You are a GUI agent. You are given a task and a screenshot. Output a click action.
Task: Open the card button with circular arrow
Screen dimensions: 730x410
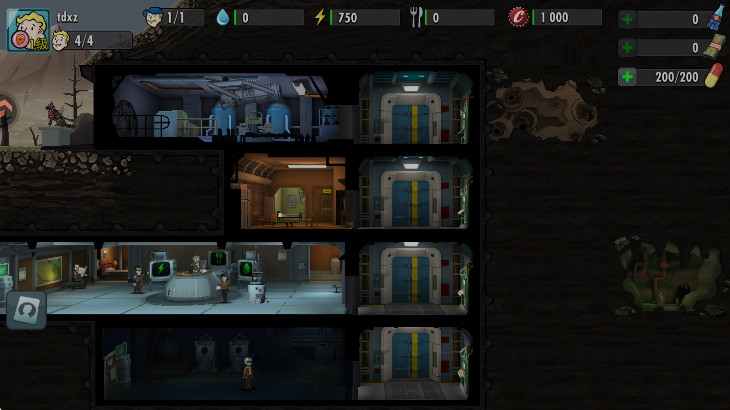tap(26, 310)
